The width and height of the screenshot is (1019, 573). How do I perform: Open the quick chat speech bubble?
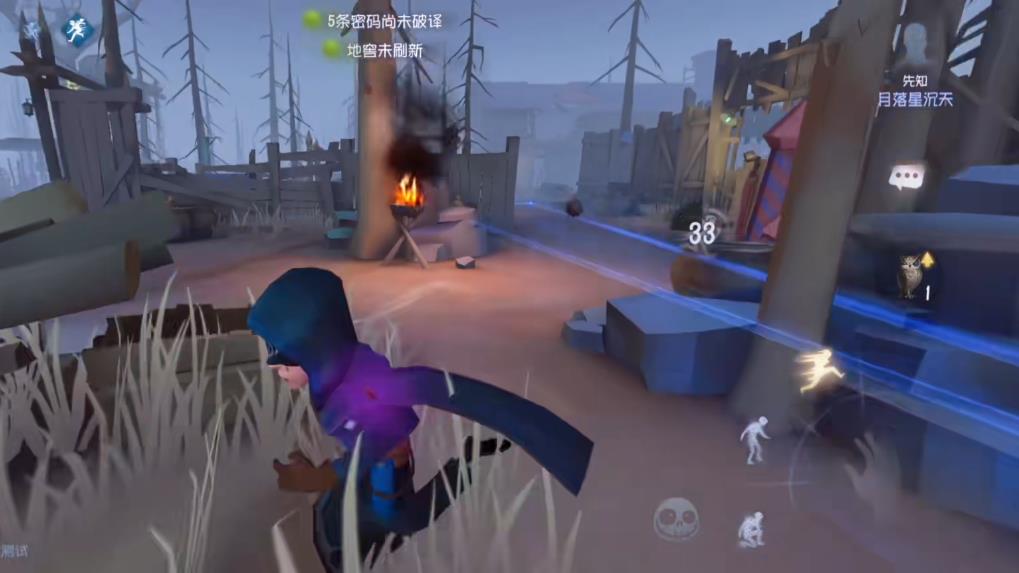point(906,178)
